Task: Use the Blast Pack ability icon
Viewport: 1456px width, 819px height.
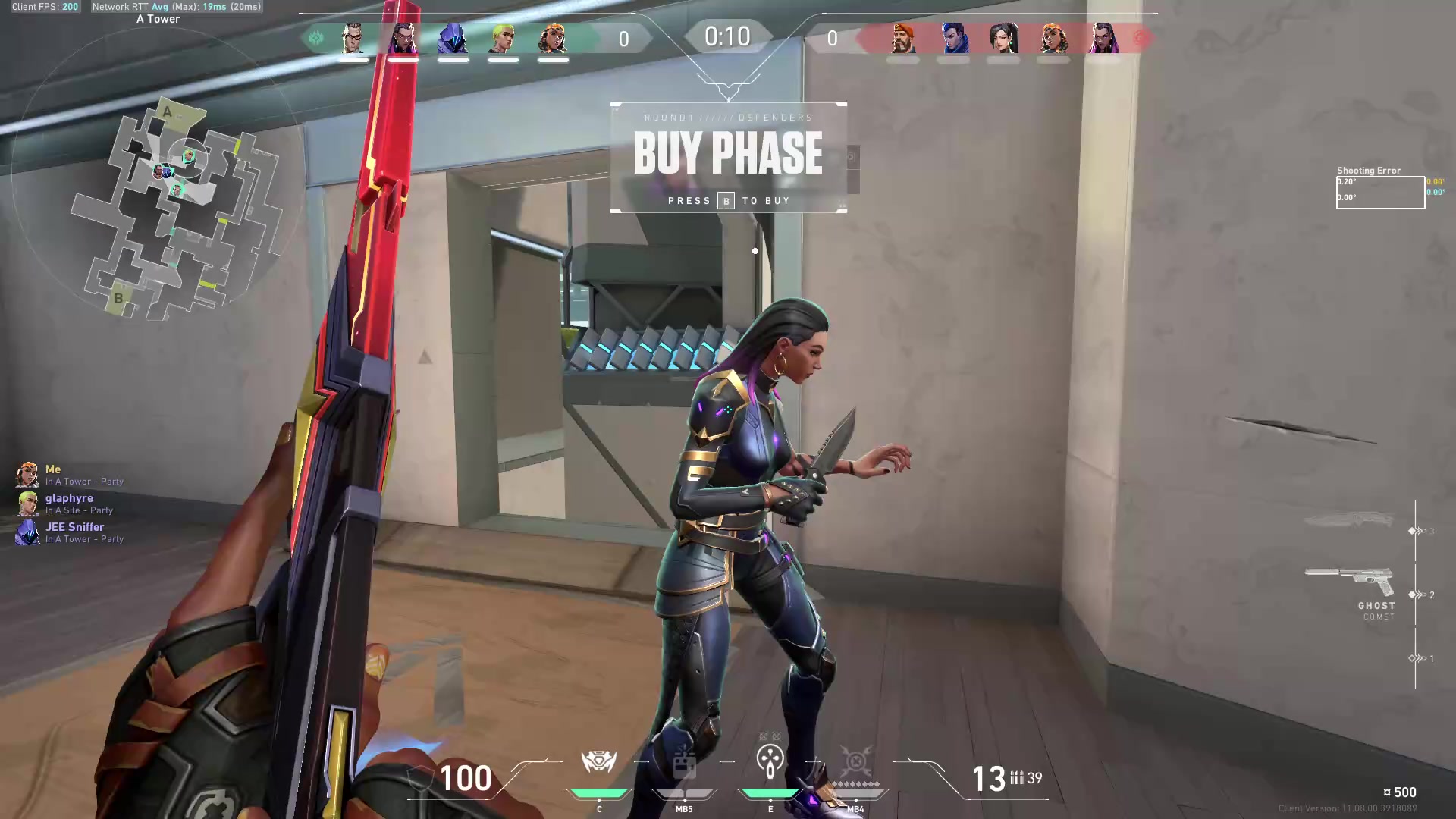Action: point(684,763)
